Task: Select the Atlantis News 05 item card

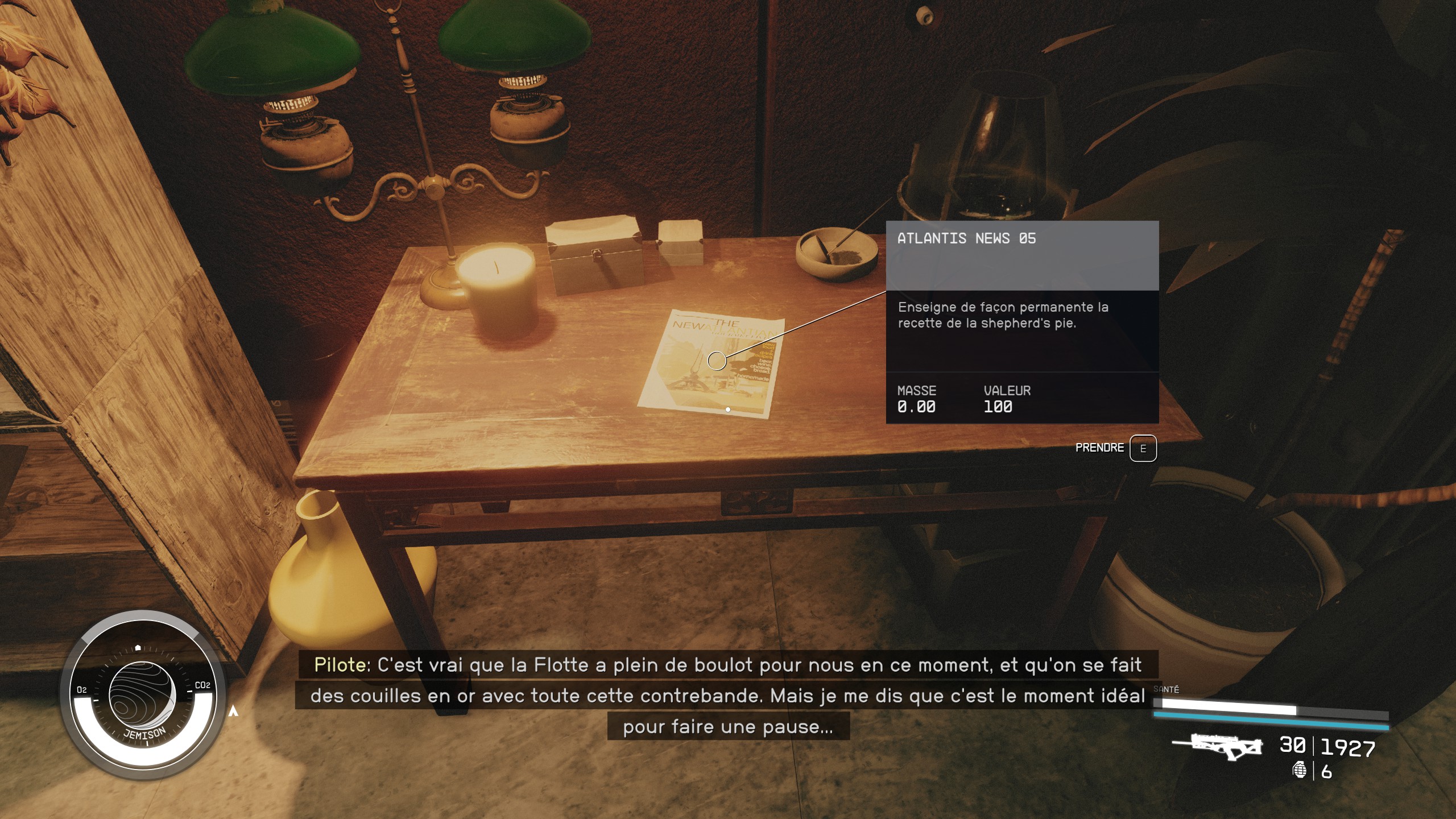Action: coord(1022,321)
